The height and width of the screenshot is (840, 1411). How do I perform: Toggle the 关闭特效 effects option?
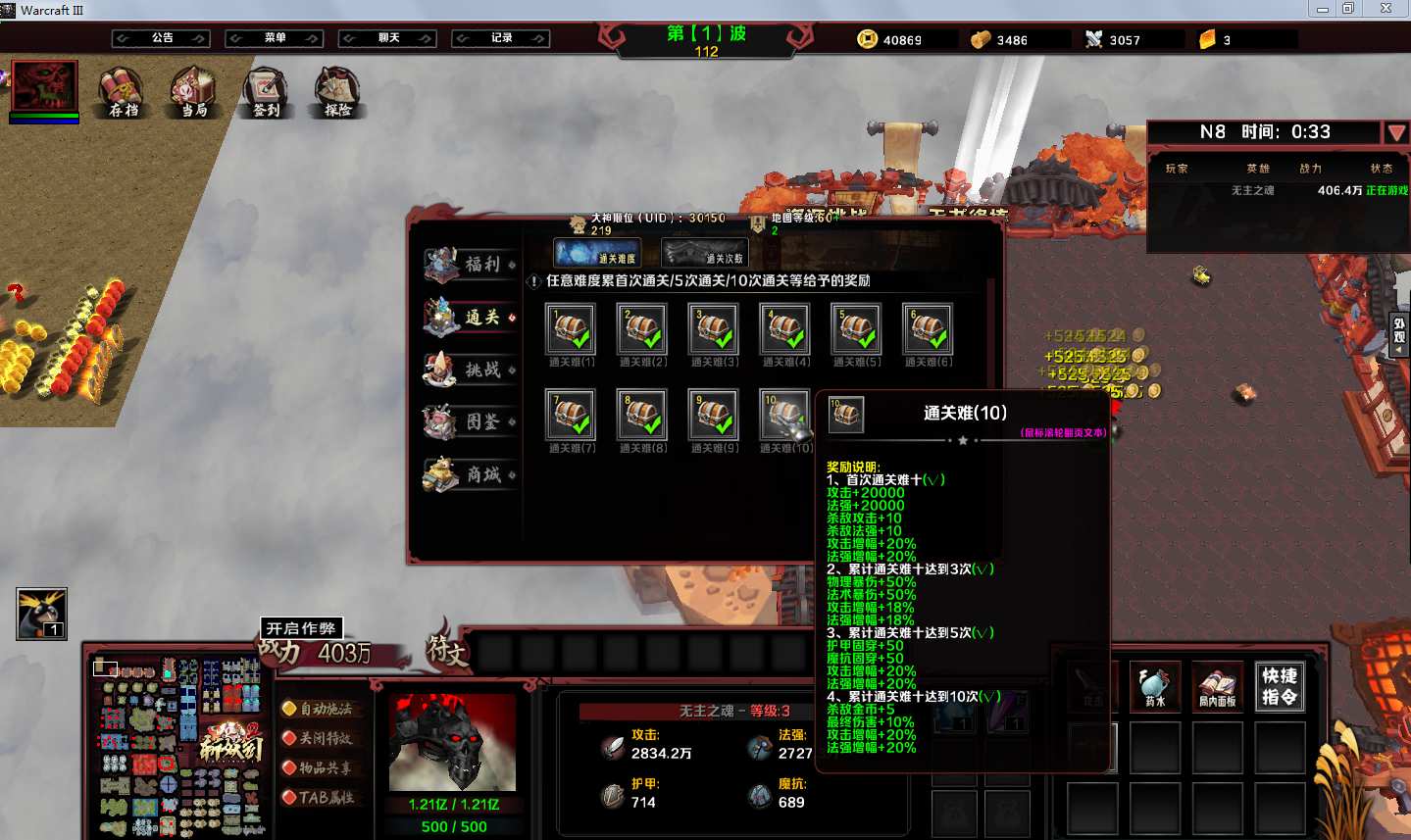point(317,738)
